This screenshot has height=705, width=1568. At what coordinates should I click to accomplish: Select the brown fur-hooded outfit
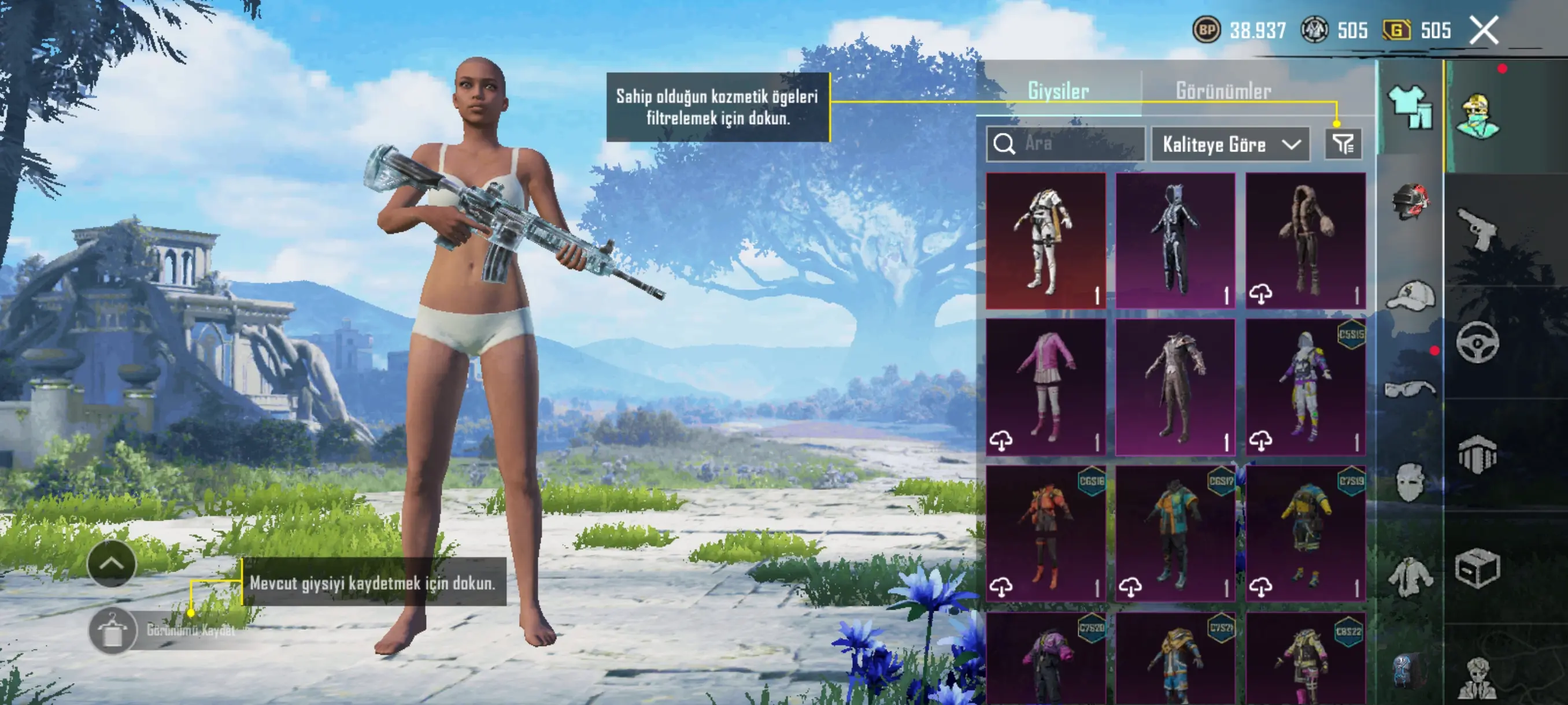coord(1305,240)
